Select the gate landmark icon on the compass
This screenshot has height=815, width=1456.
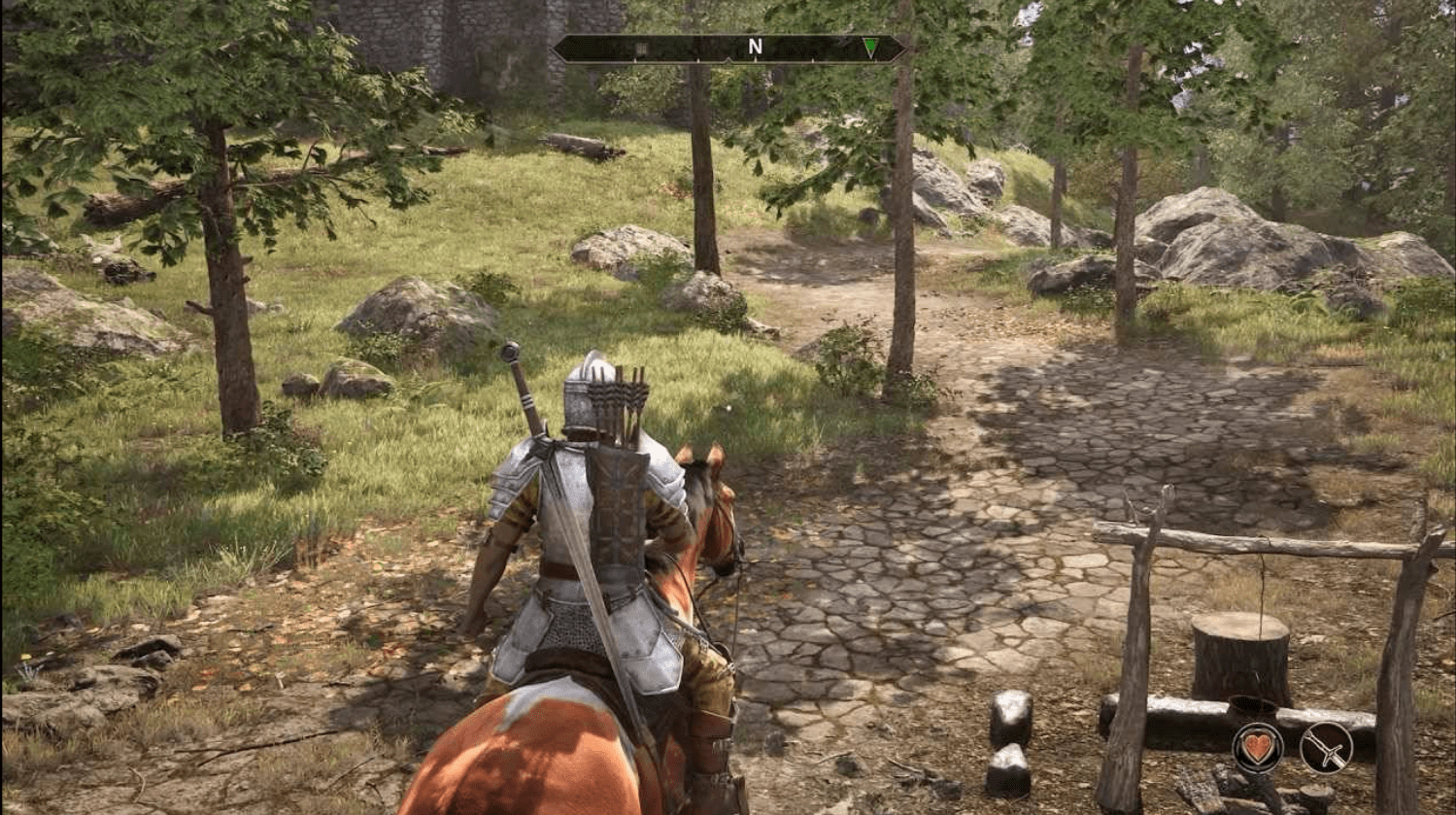tap(642, 47)
